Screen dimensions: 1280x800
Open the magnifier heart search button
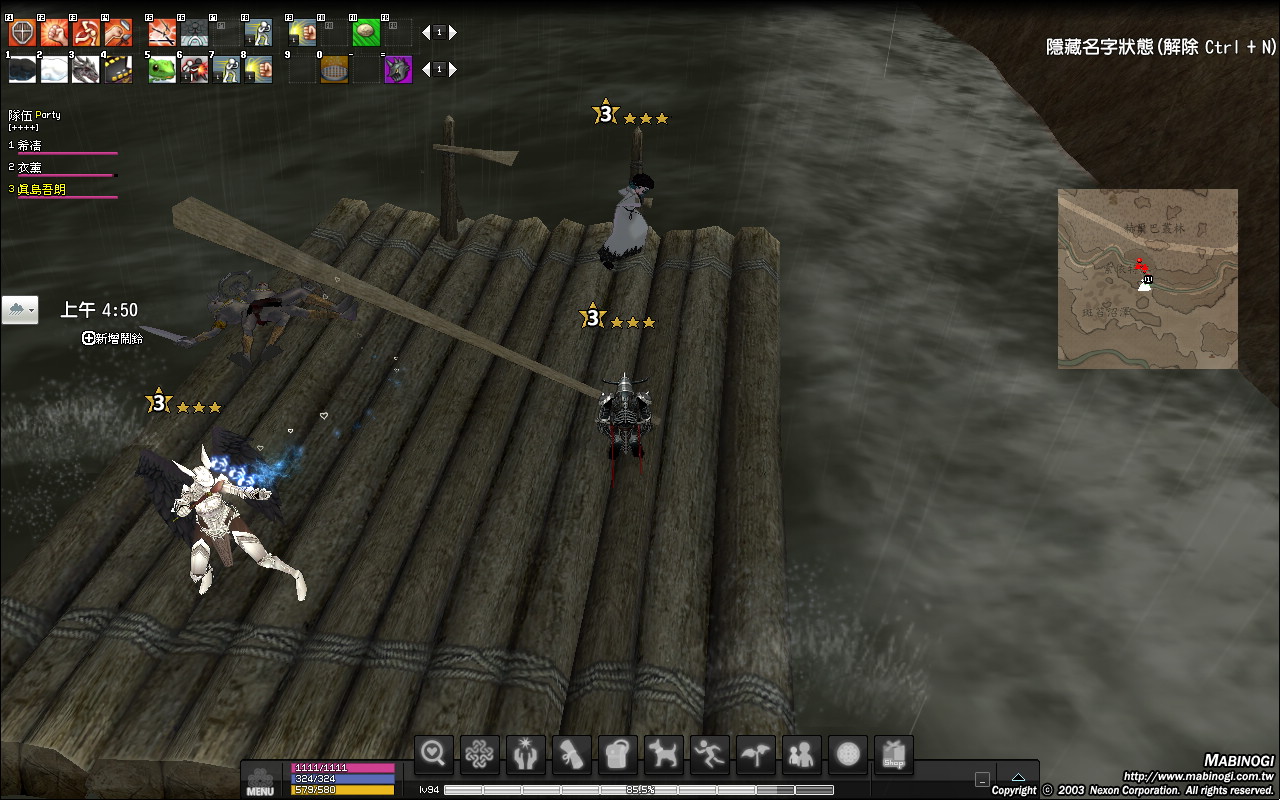click(x=435, y=754)
